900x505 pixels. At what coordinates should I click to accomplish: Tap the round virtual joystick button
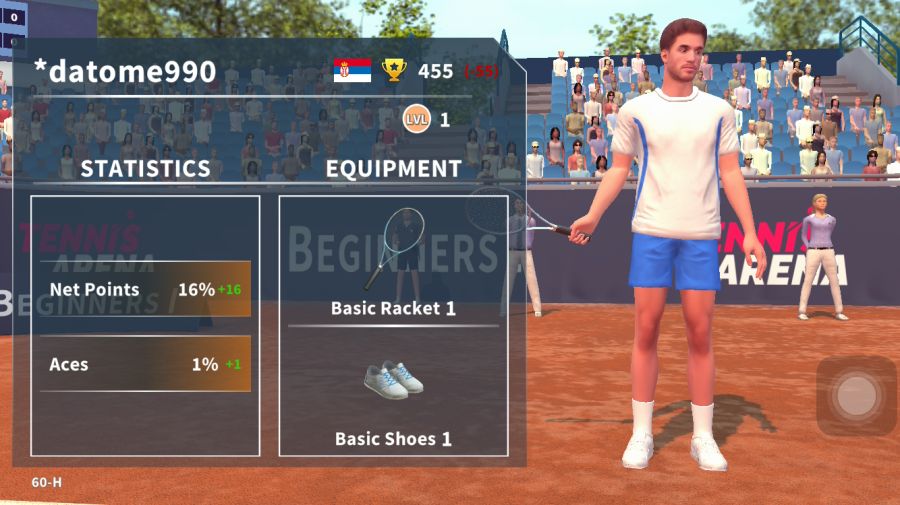pyautogui.click(x=856, y=396)
